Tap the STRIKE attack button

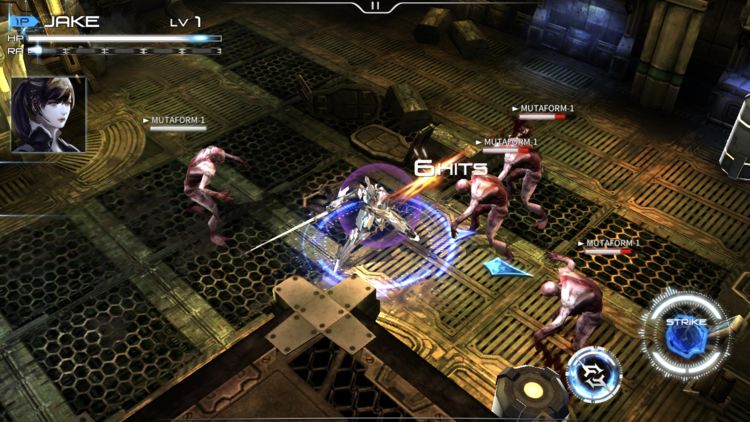(x=686, y=334)
